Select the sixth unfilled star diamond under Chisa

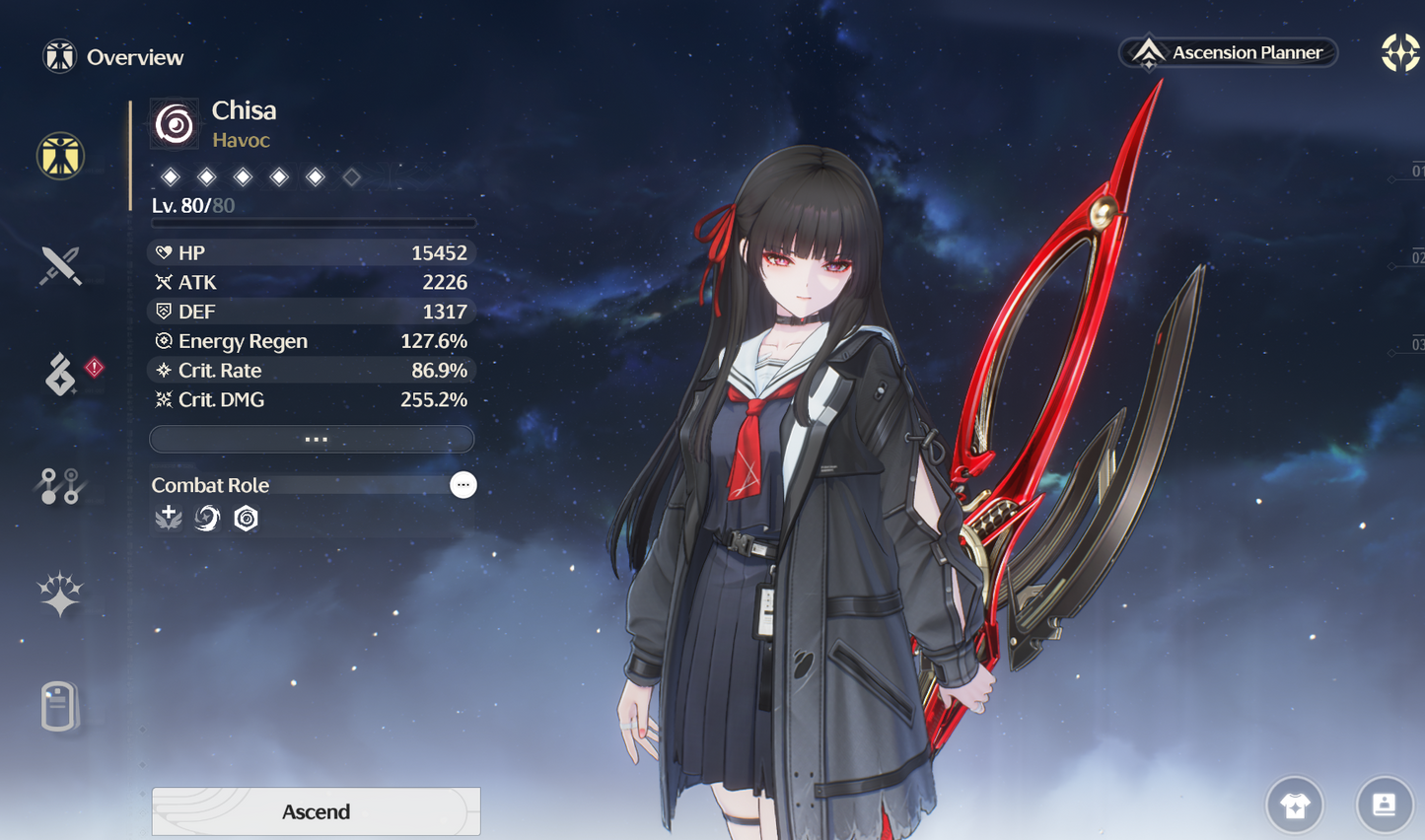click(351, 176)
